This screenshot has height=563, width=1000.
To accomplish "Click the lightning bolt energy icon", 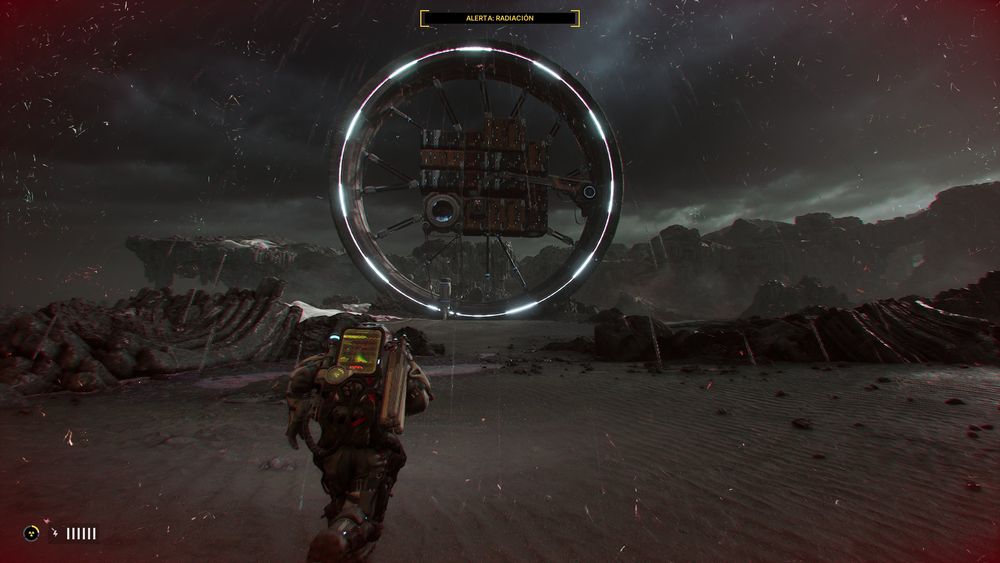I will point(53,534).
